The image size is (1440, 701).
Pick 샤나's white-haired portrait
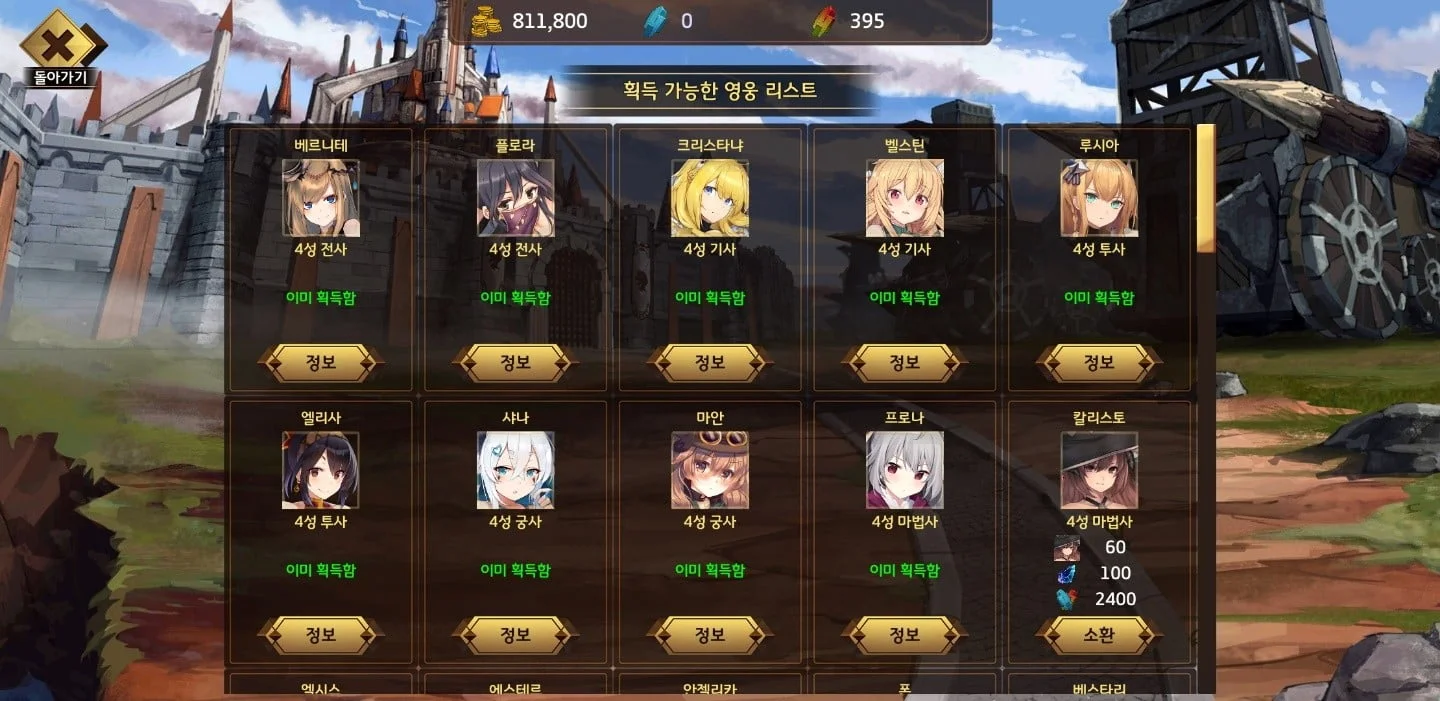click(515, 470)
